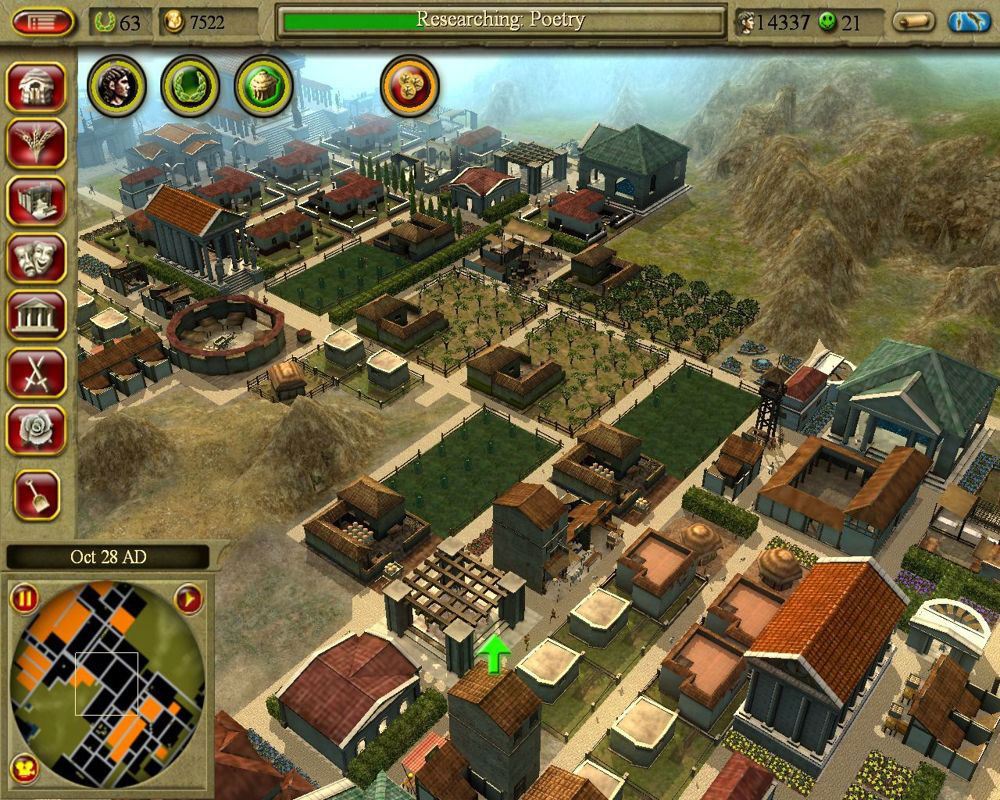Open the red main menu button

[x=43, y=22]
